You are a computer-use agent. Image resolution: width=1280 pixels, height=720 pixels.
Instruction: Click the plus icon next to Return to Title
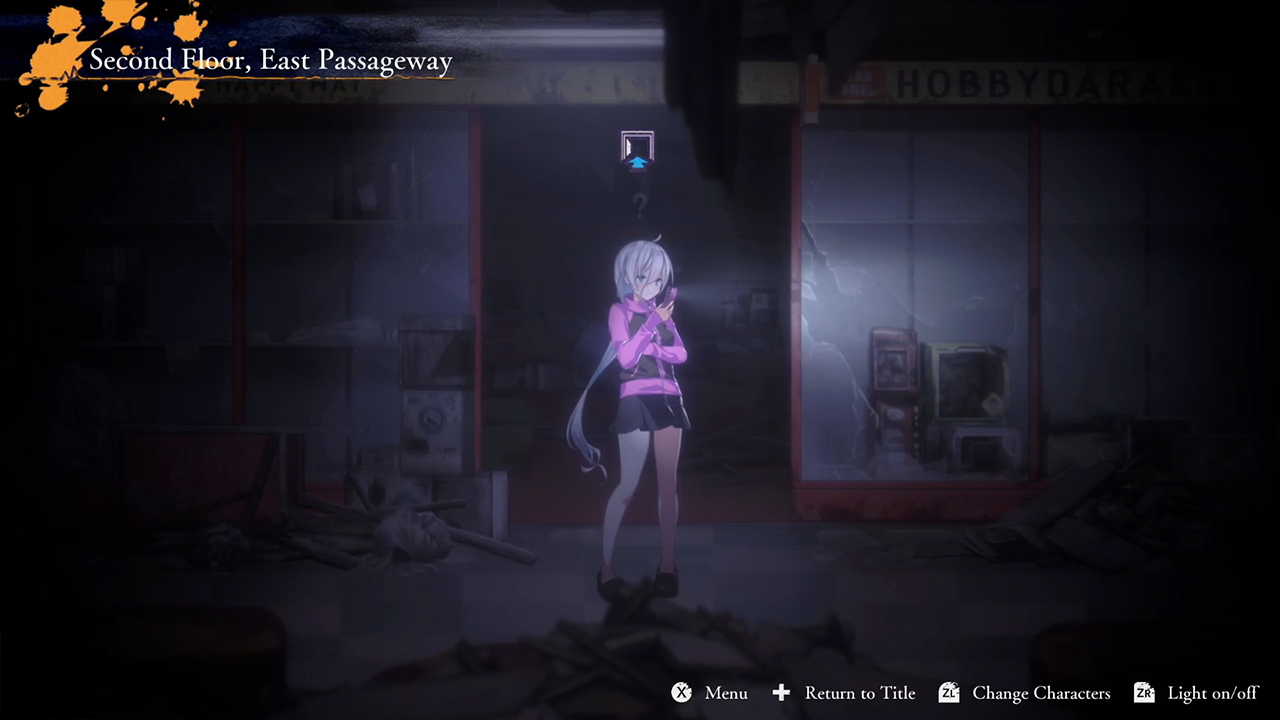coord(781,693)
